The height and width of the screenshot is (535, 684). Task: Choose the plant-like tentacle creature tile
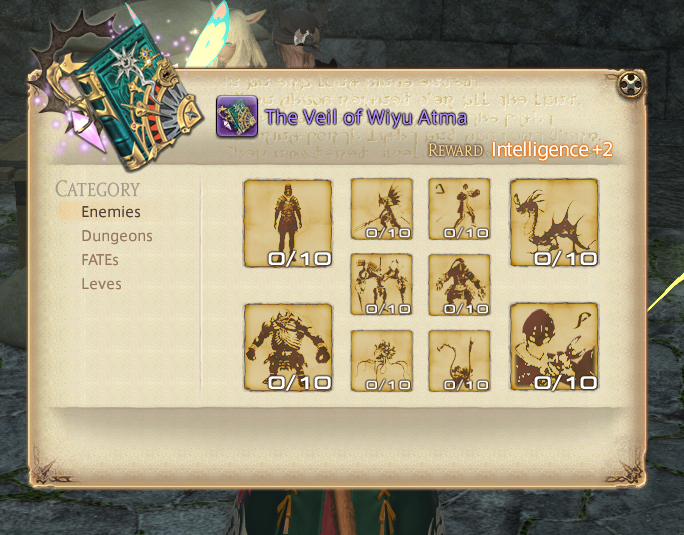(381, 361)
